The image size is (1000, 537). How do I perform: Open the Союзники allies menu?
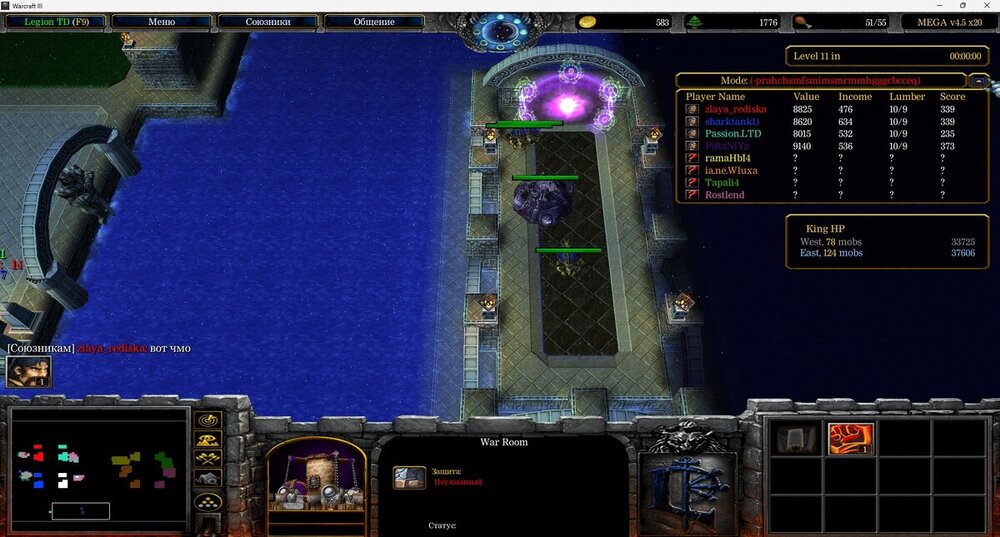[267, 21]
